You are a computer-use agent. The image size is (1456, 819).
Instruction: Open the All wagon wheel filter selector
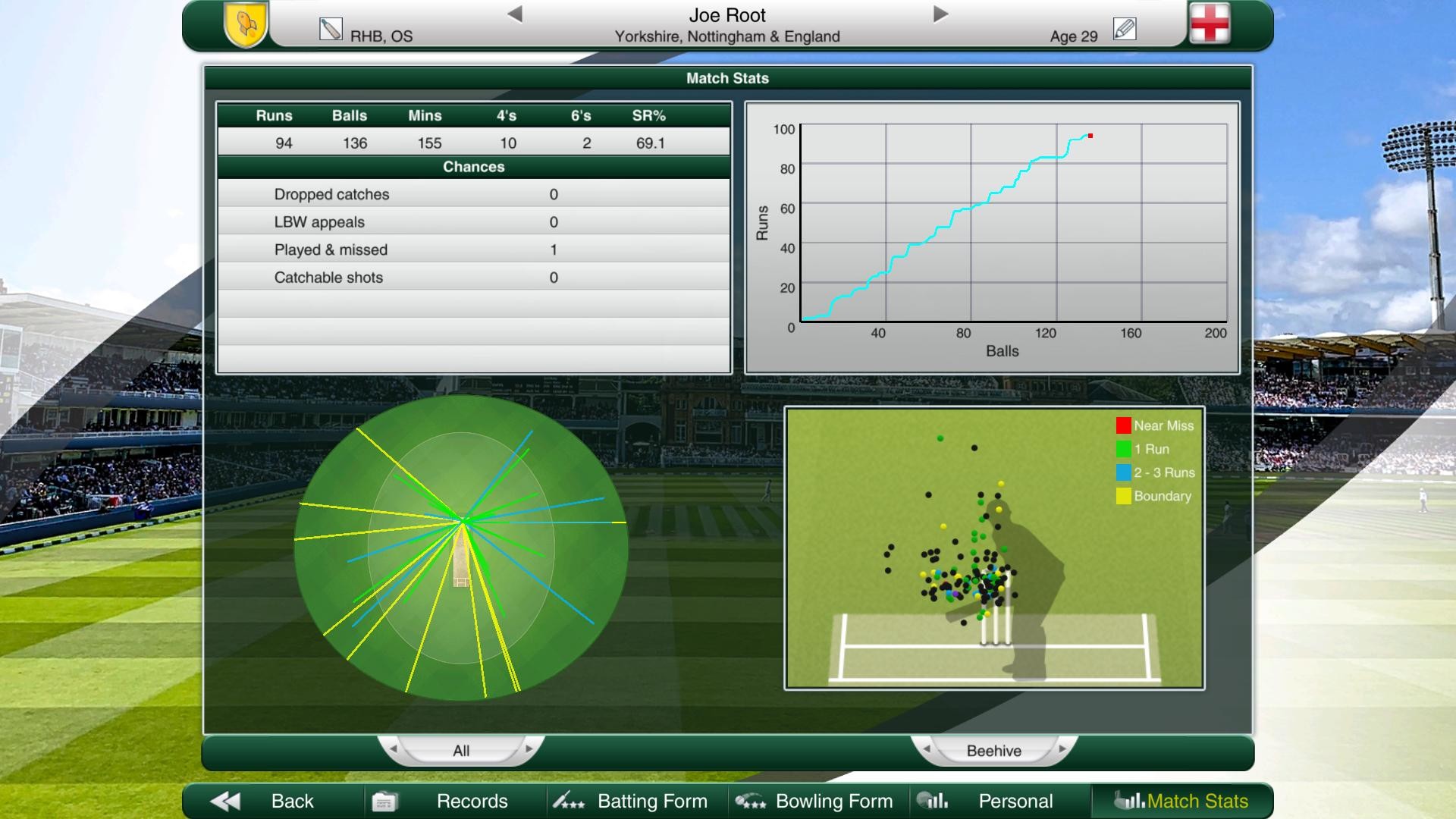(462, 750)
